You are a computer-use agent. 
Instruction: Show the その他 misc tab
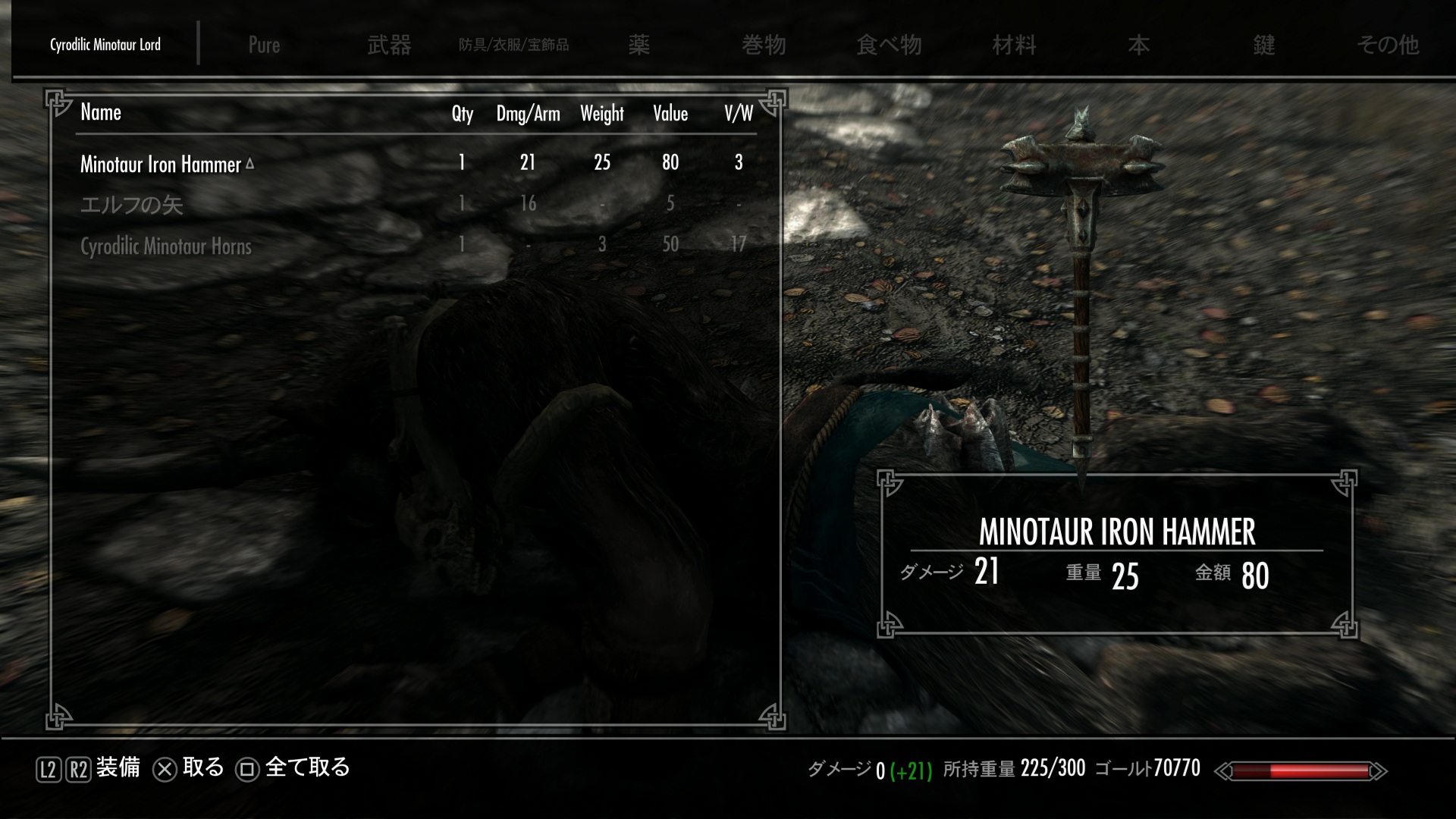click(x=1388, y=45)
